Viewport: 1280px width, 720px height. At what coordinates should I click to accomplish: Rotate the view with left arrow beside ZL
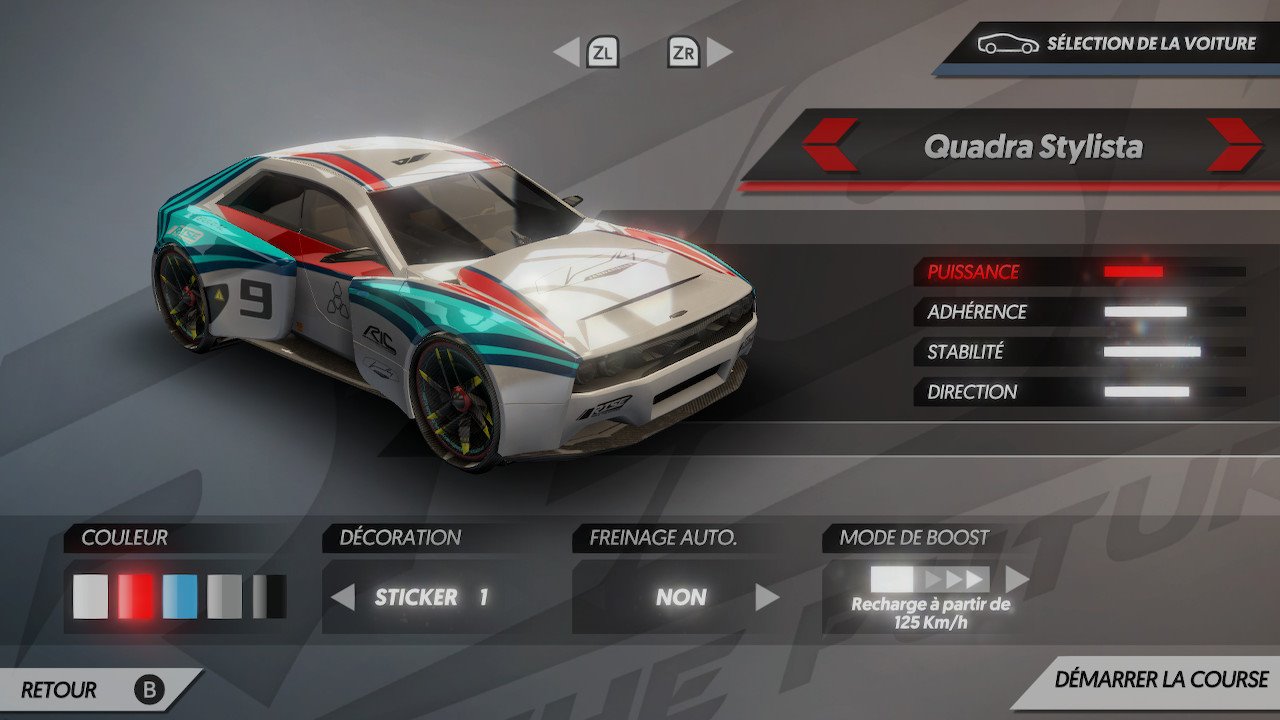567,52
